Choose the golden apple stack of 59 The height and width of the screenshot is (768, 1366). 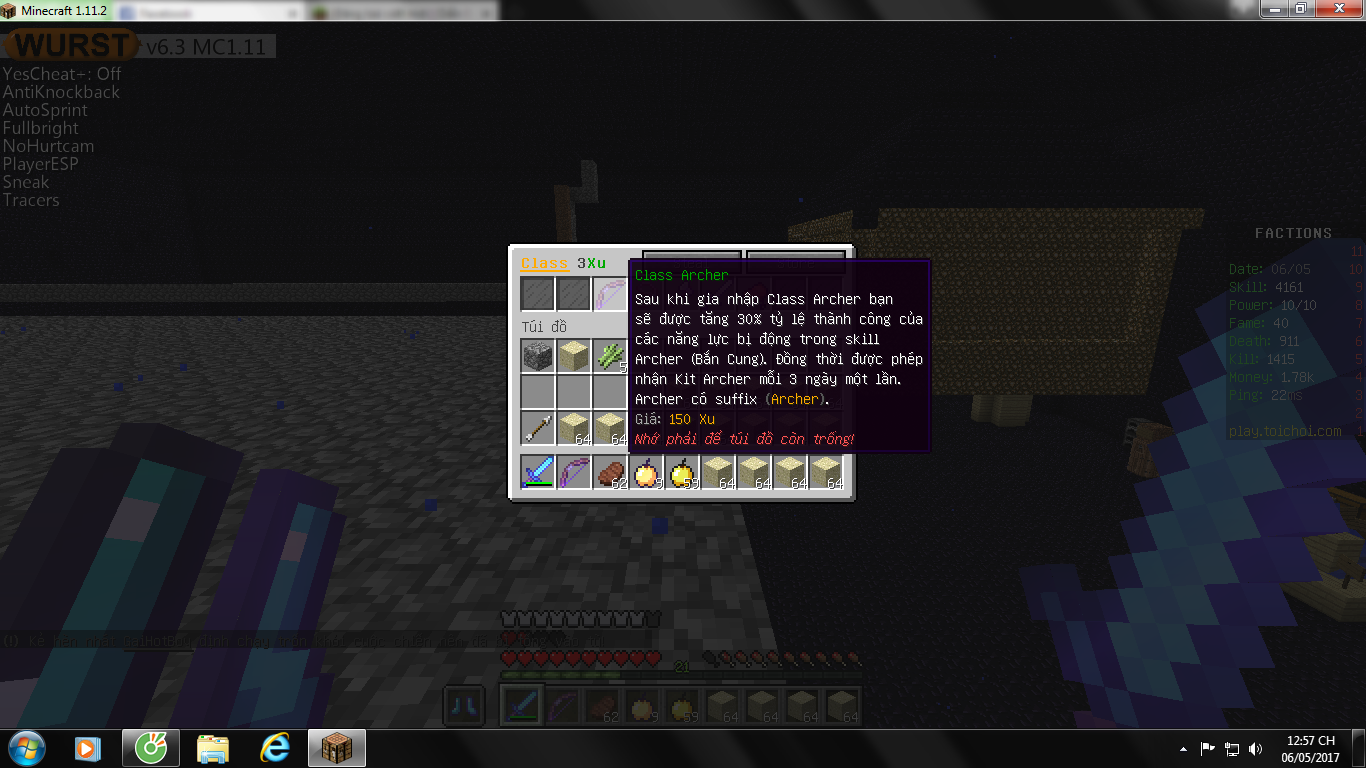[x=681, y=472]
